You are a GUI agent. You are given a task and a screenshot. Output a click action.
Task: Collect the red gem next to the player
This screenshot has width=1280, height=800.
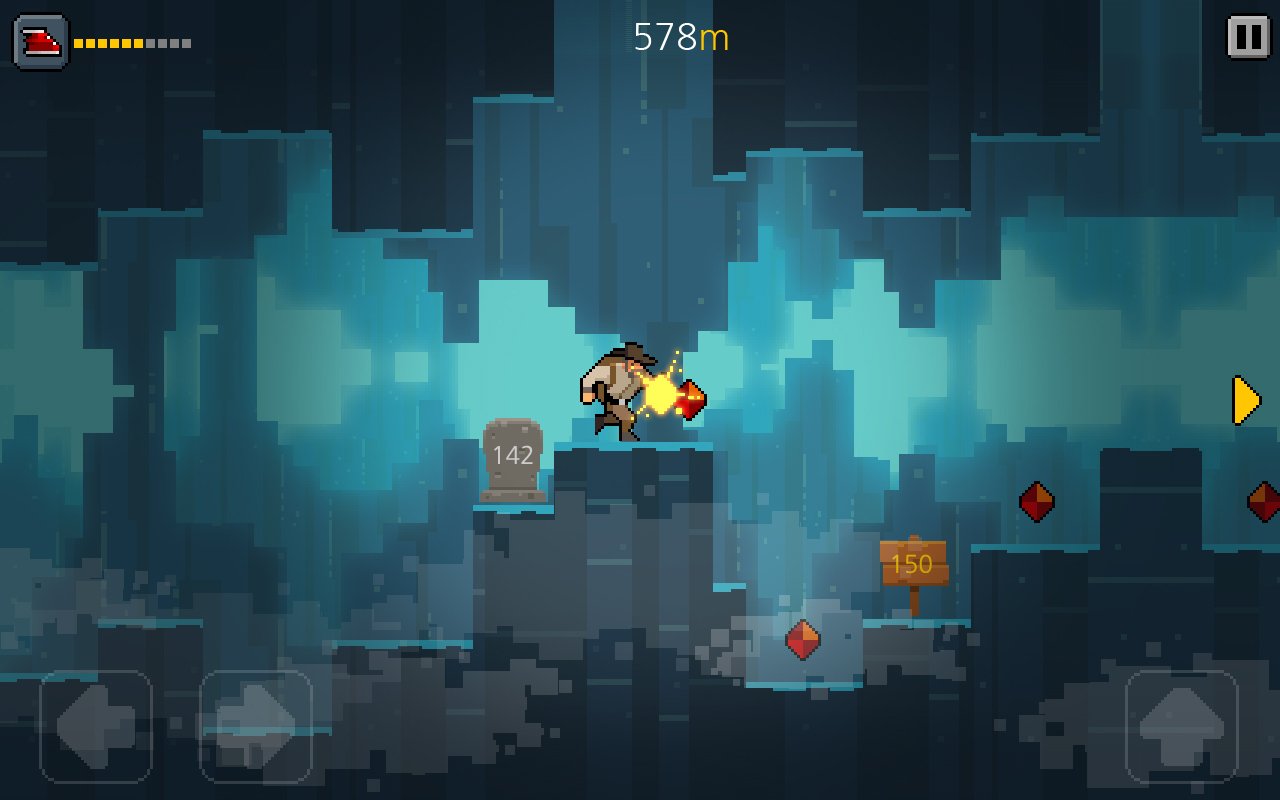[x=690, y=398]
